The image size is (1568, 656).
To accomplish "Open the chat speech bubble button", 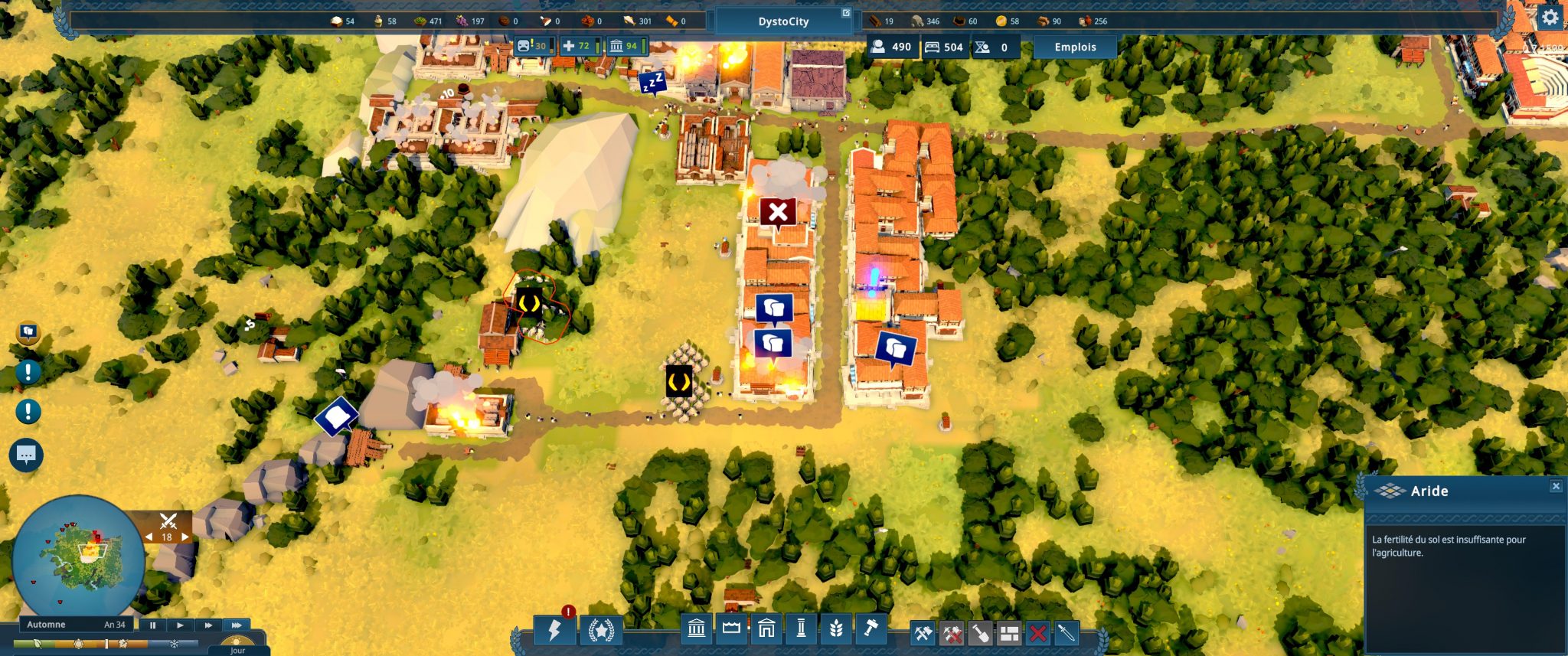I will [26, 455].
